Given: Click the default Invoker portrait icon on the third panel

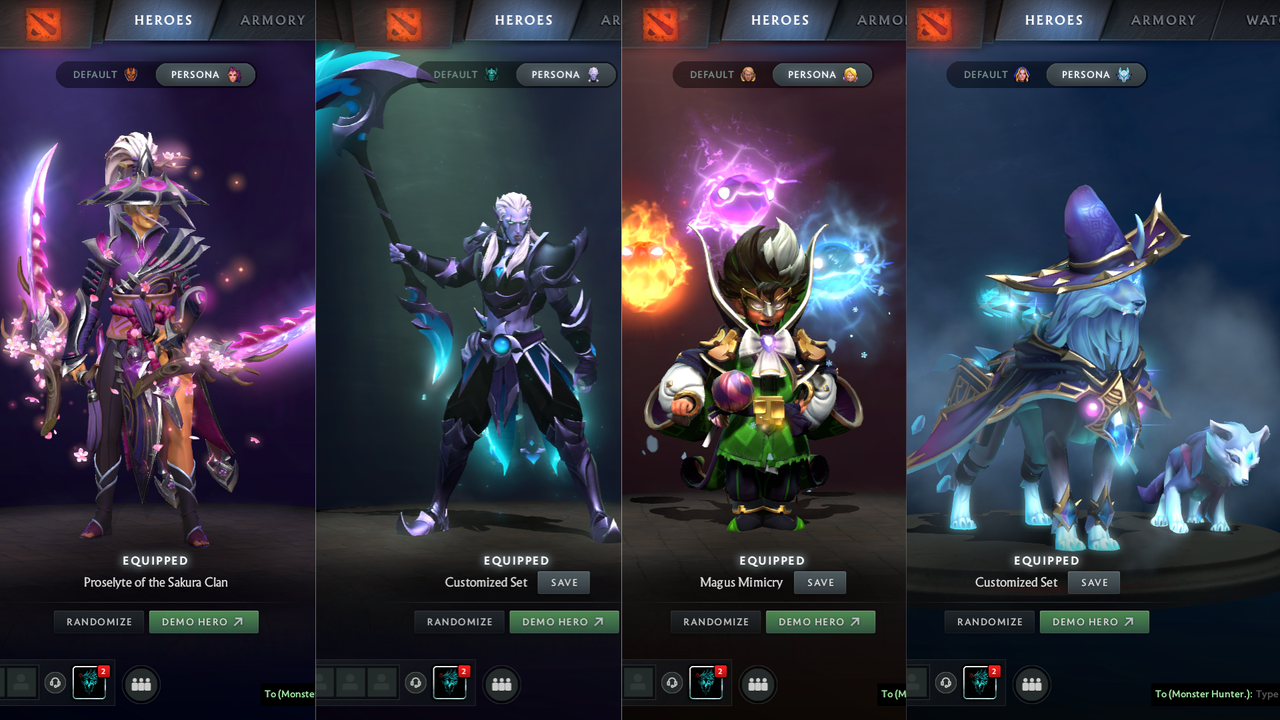Looking at the screenshot, I should [747, 74].
